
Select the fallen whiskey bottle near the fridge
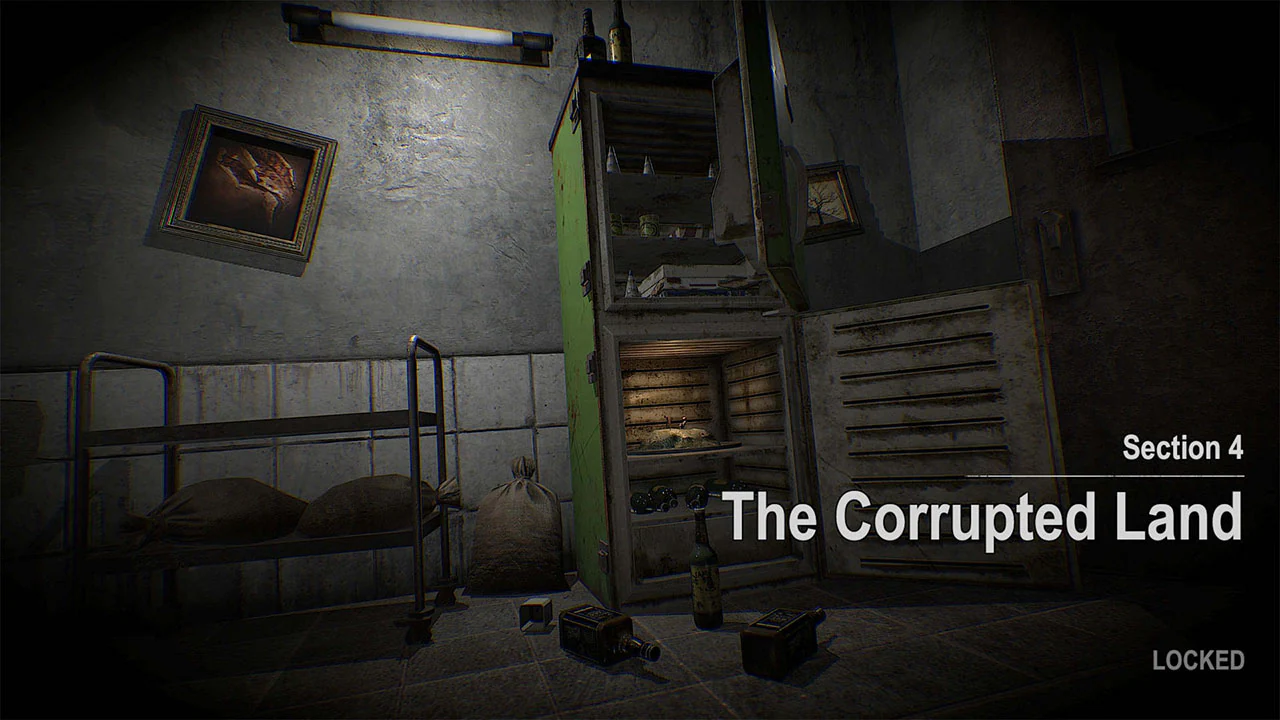tap(600, 635)
